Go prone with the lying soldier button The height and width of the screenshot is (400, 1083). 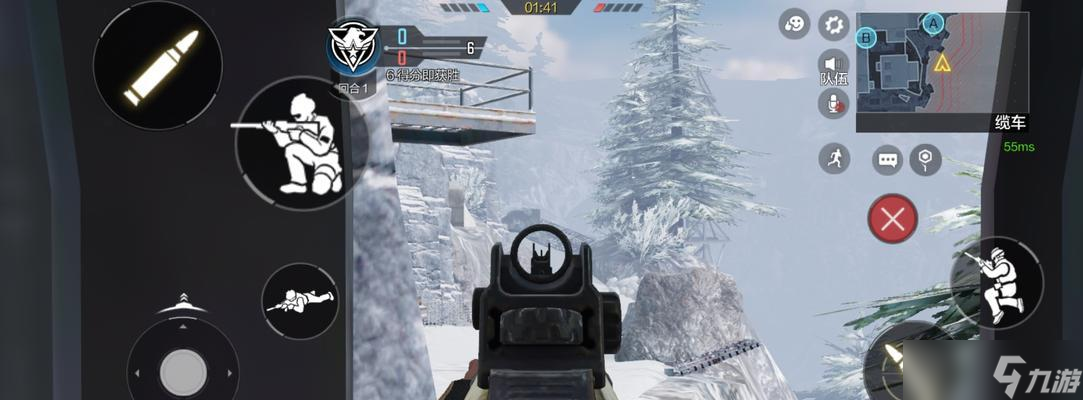(299, 300)
